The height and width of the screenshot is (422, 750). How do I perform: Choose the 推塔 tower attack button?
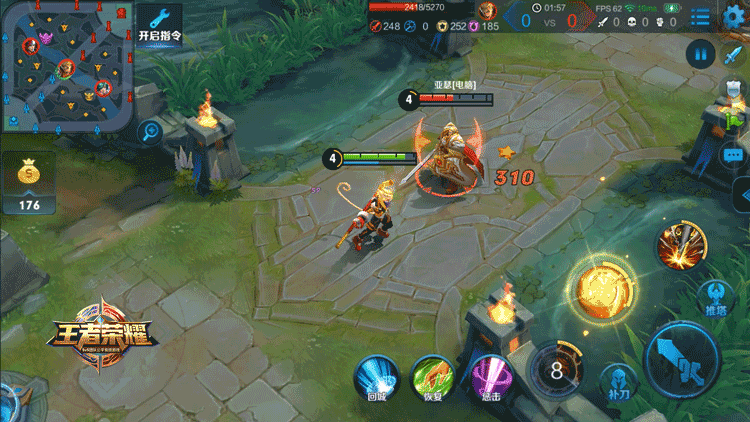click(x=714, y=296)
